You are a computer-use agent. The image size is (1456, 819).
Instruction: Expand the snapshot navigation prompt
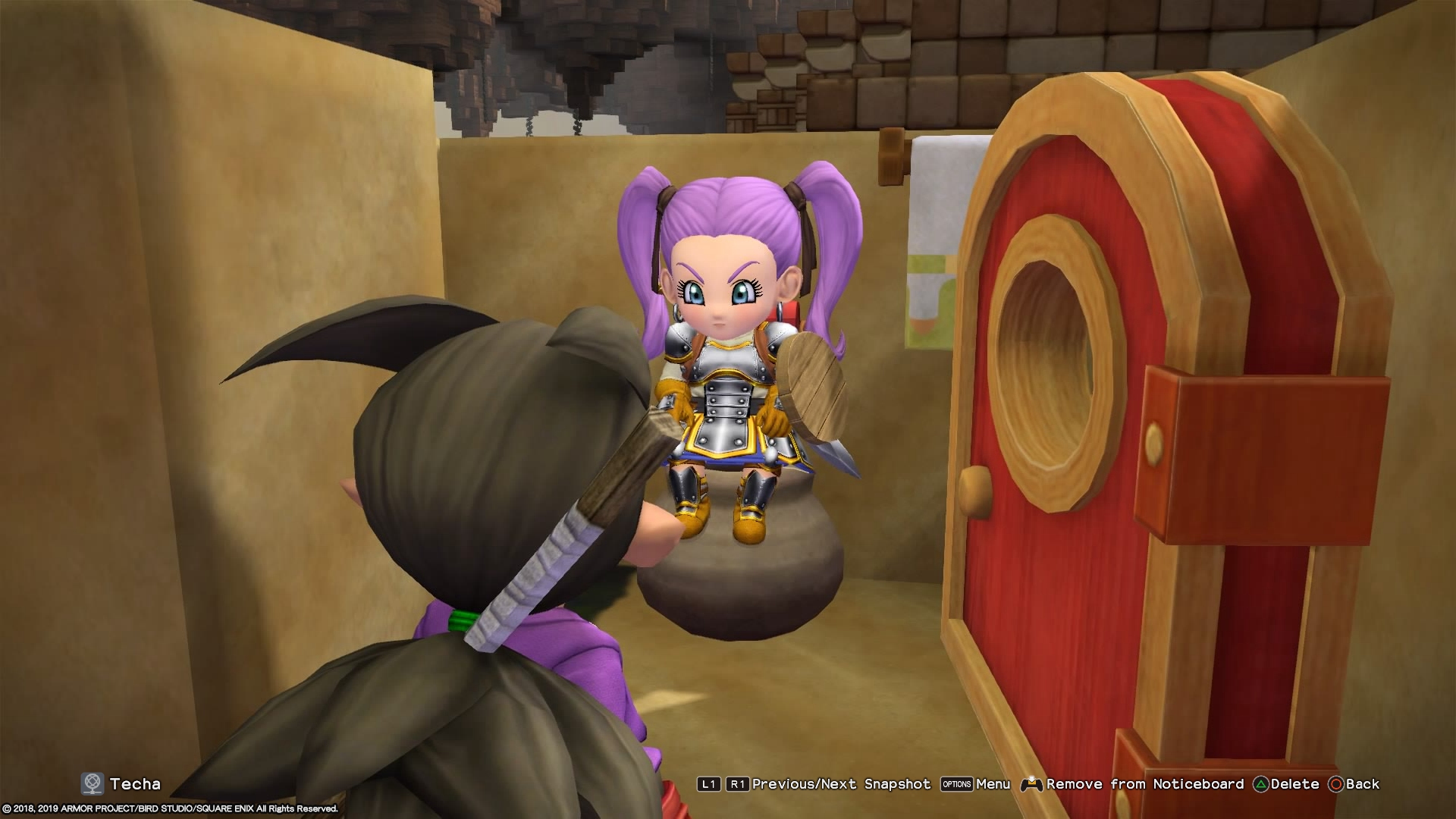(842, 785)
